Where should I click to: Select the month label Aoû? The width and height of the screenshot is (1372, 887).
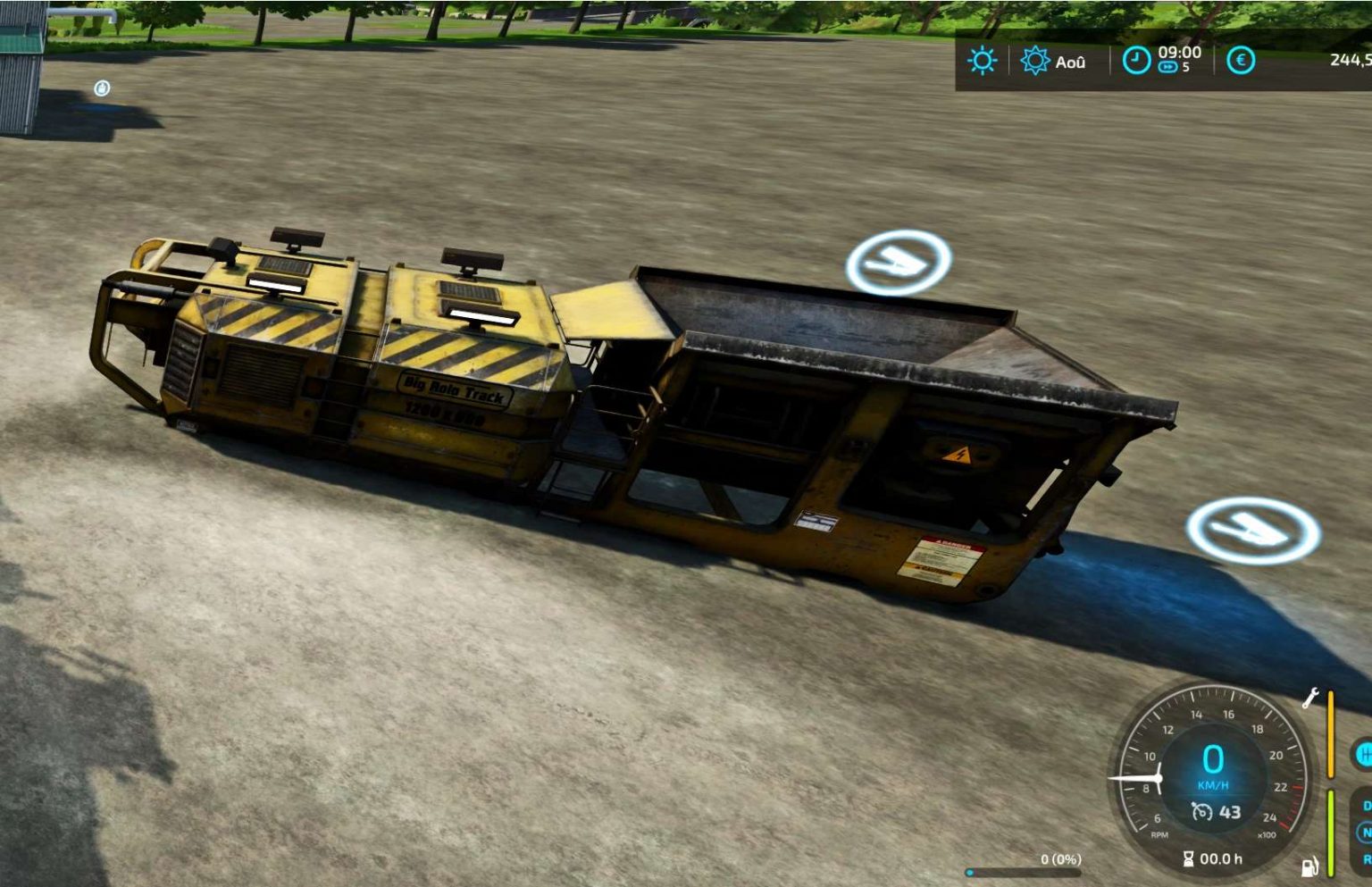(1072, 61)
